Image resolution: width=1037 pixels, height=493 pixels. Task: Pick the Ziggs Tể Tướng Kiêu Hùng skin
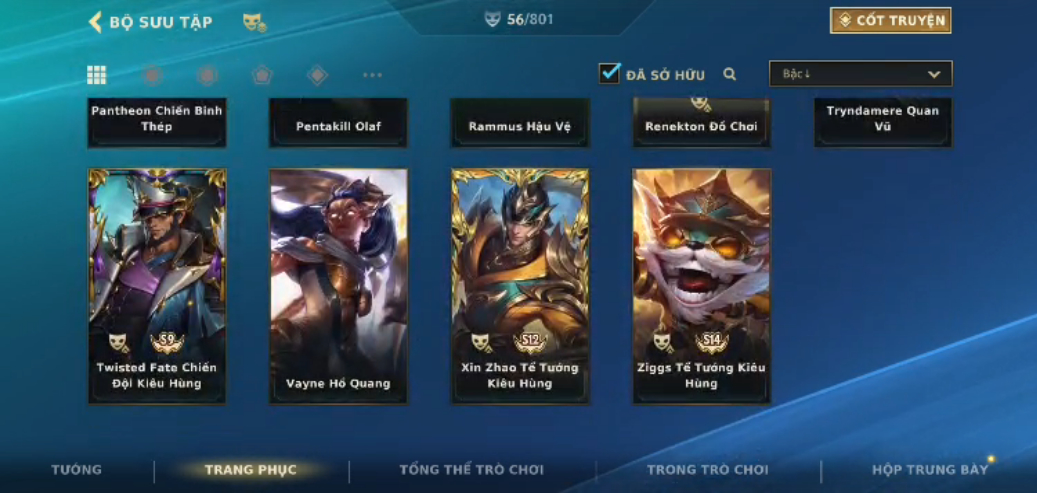701,286
